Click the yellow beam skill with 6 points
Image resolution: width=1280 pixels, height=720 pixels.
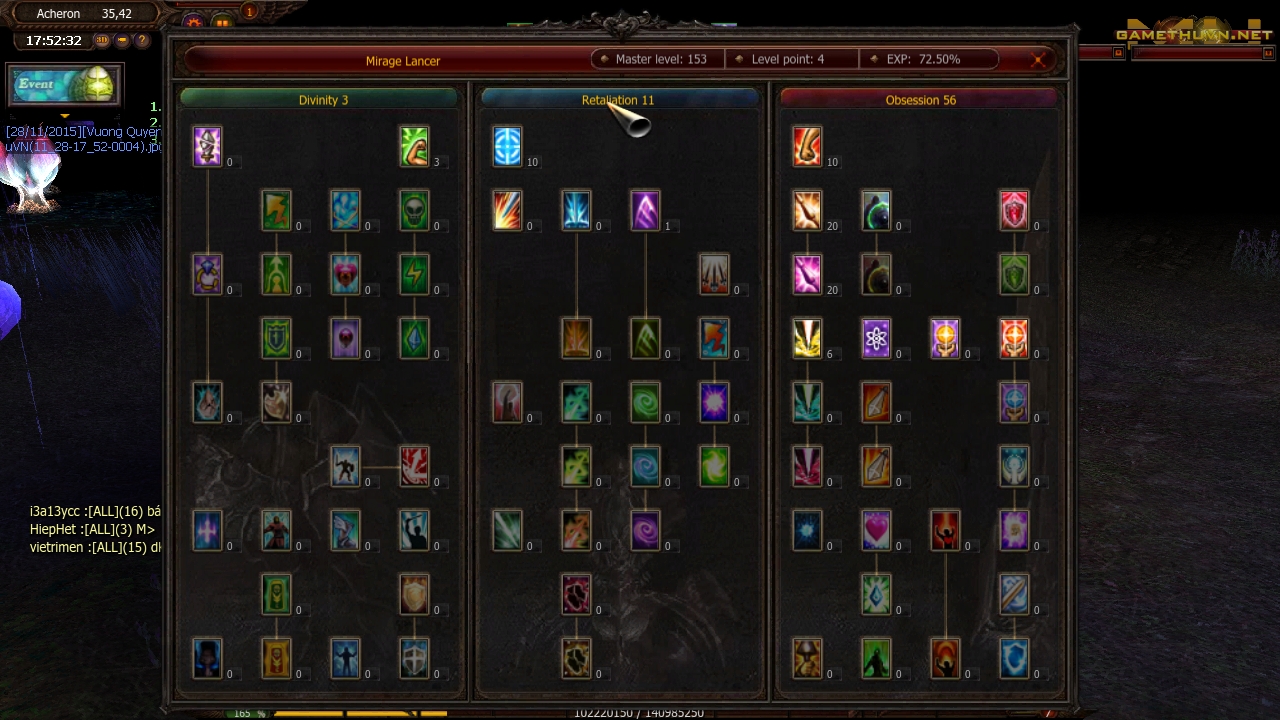[x=807, y=338]
